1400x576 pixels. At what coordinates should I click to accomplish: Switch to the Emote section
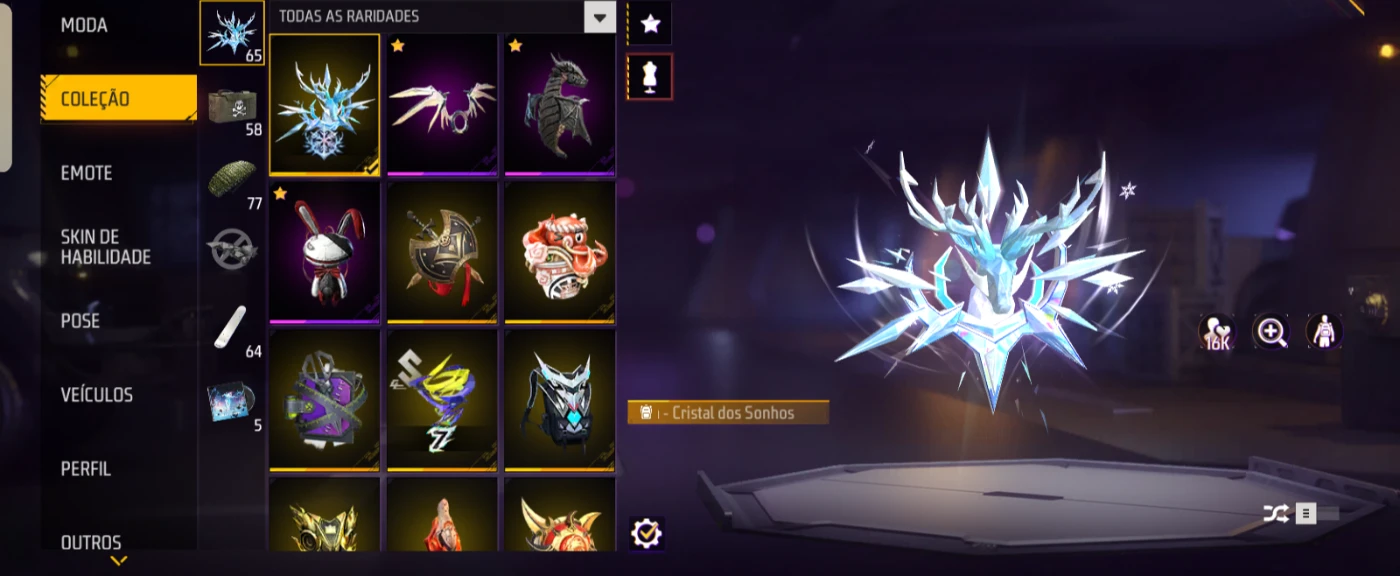click(x=86, y=173)
